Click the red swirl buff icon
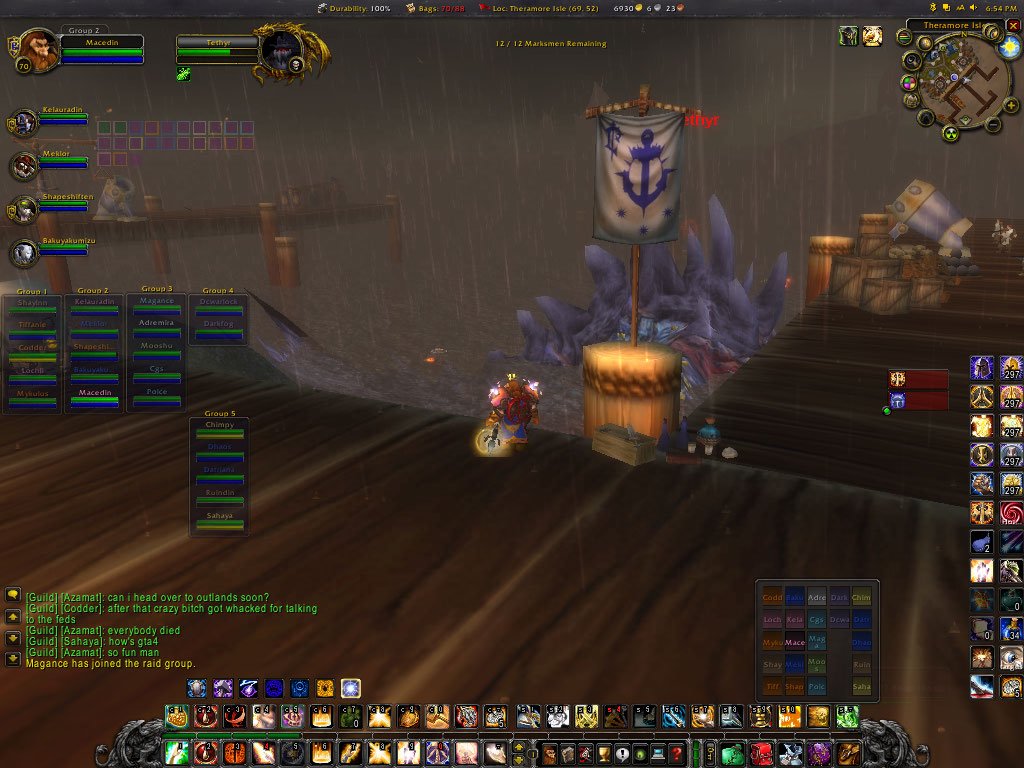 coord(1011,514)
